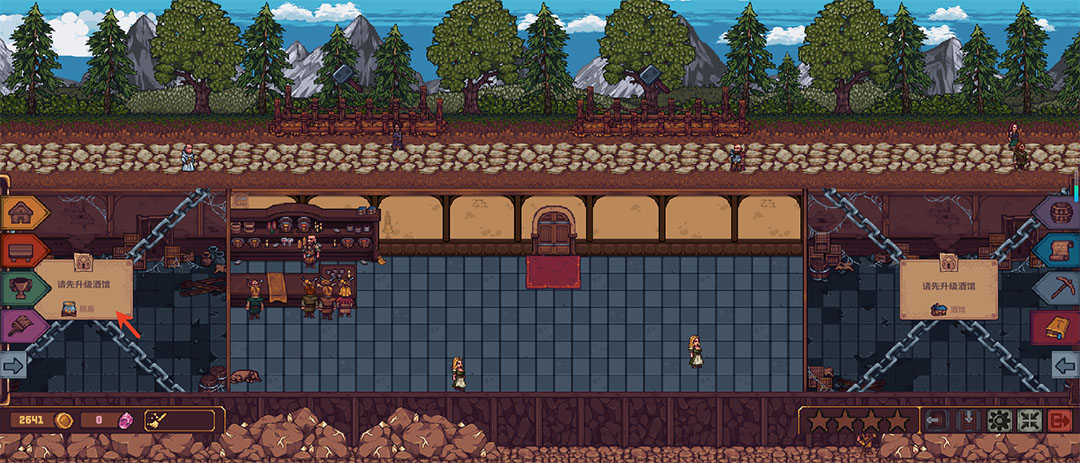This screenshot has width=1080, height=463.
Task: Click the left panel's arrow toggle
Action: (14, 365)
